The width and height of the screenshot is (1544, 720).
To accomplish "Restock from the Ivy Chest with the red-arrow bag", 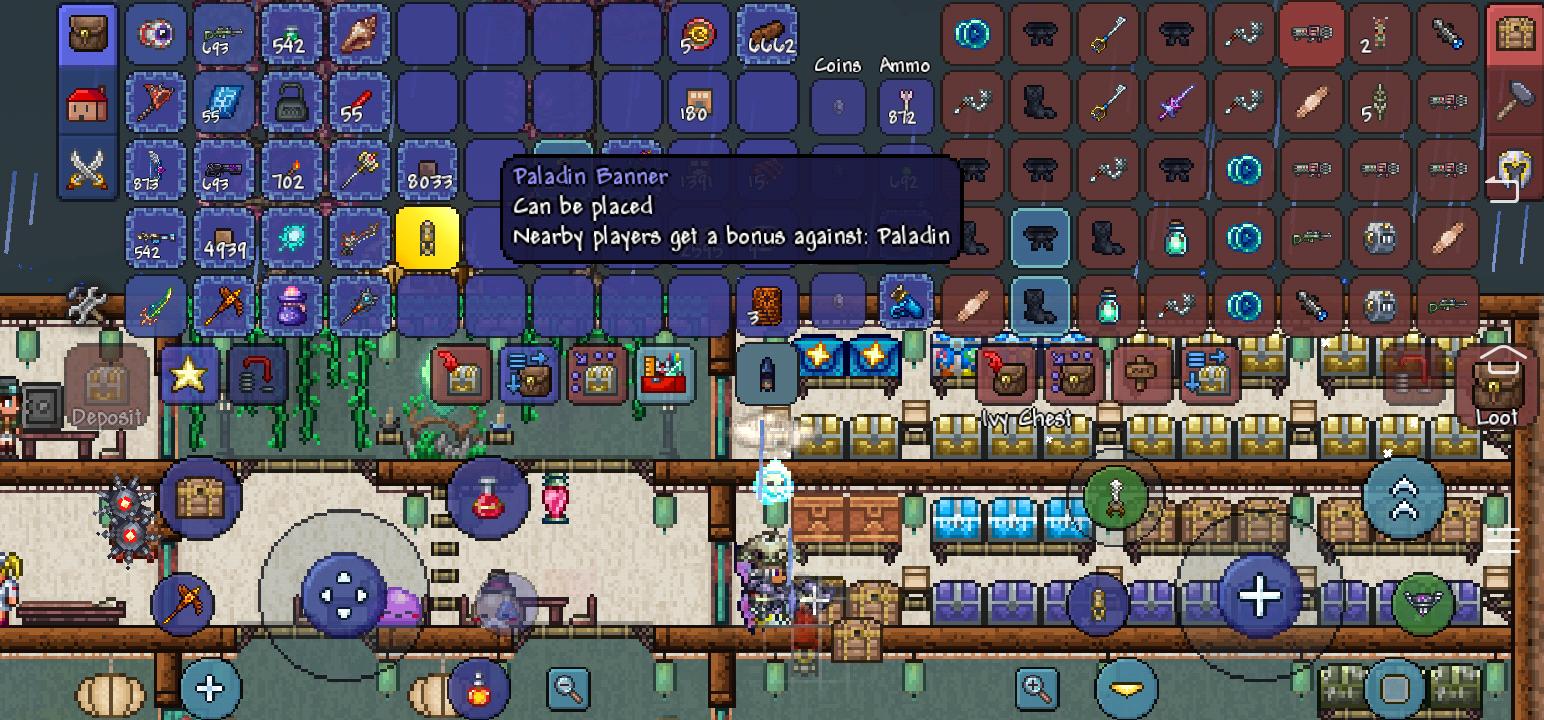I will point(1005,375).
